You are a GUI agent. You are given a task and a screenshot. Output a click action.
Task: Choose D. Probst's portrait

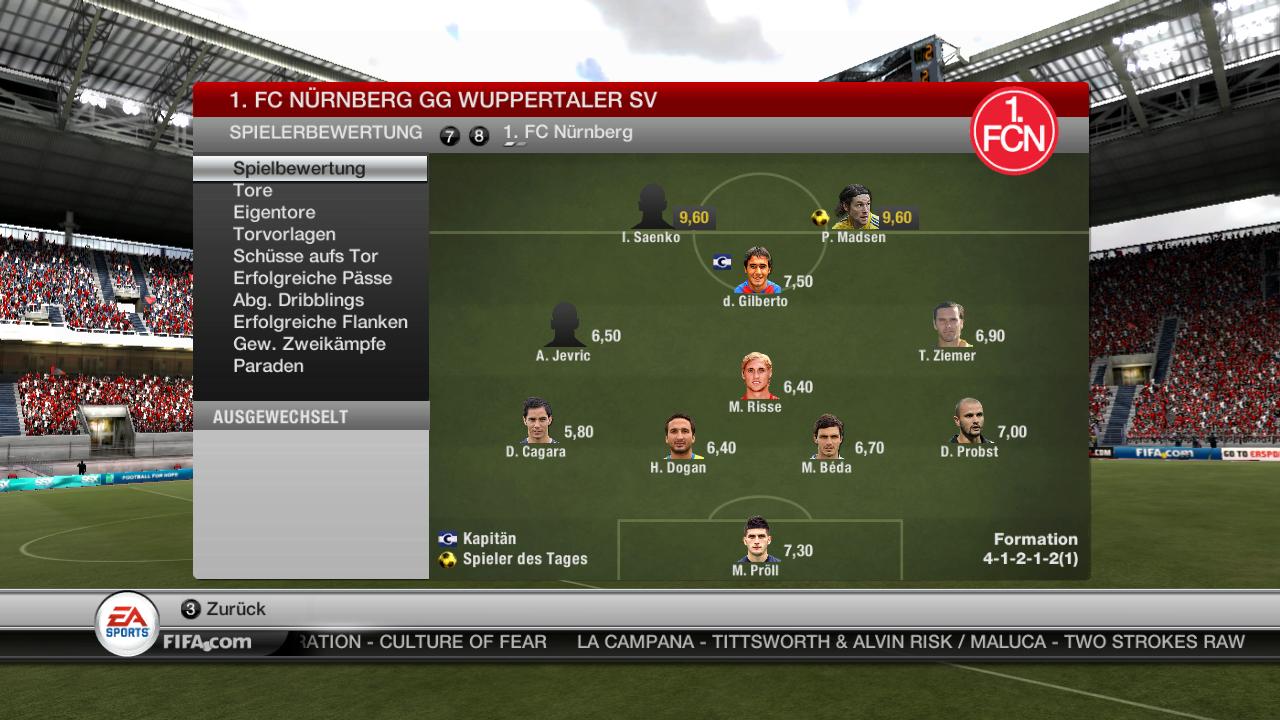coord(970,421)
